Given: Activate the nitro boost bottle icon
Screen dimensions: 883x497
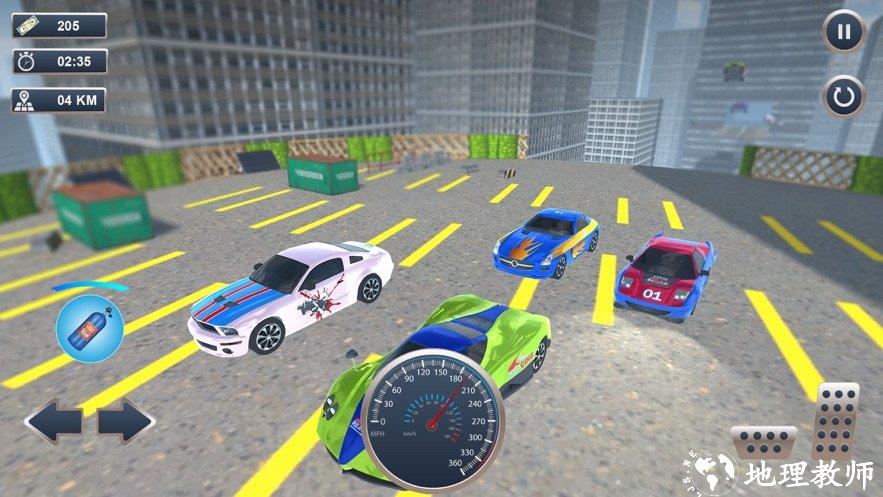Looking at the screenshot, I should point(83,328).
